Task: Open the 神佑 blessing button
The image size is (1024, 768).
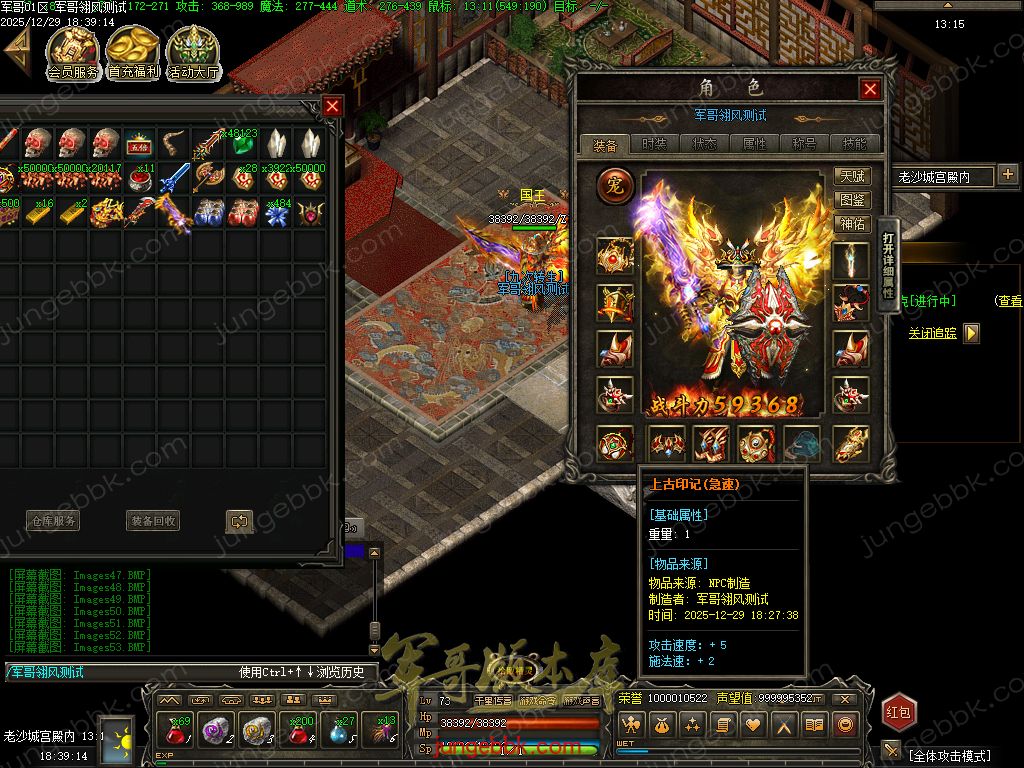Action: click(853, 224)
